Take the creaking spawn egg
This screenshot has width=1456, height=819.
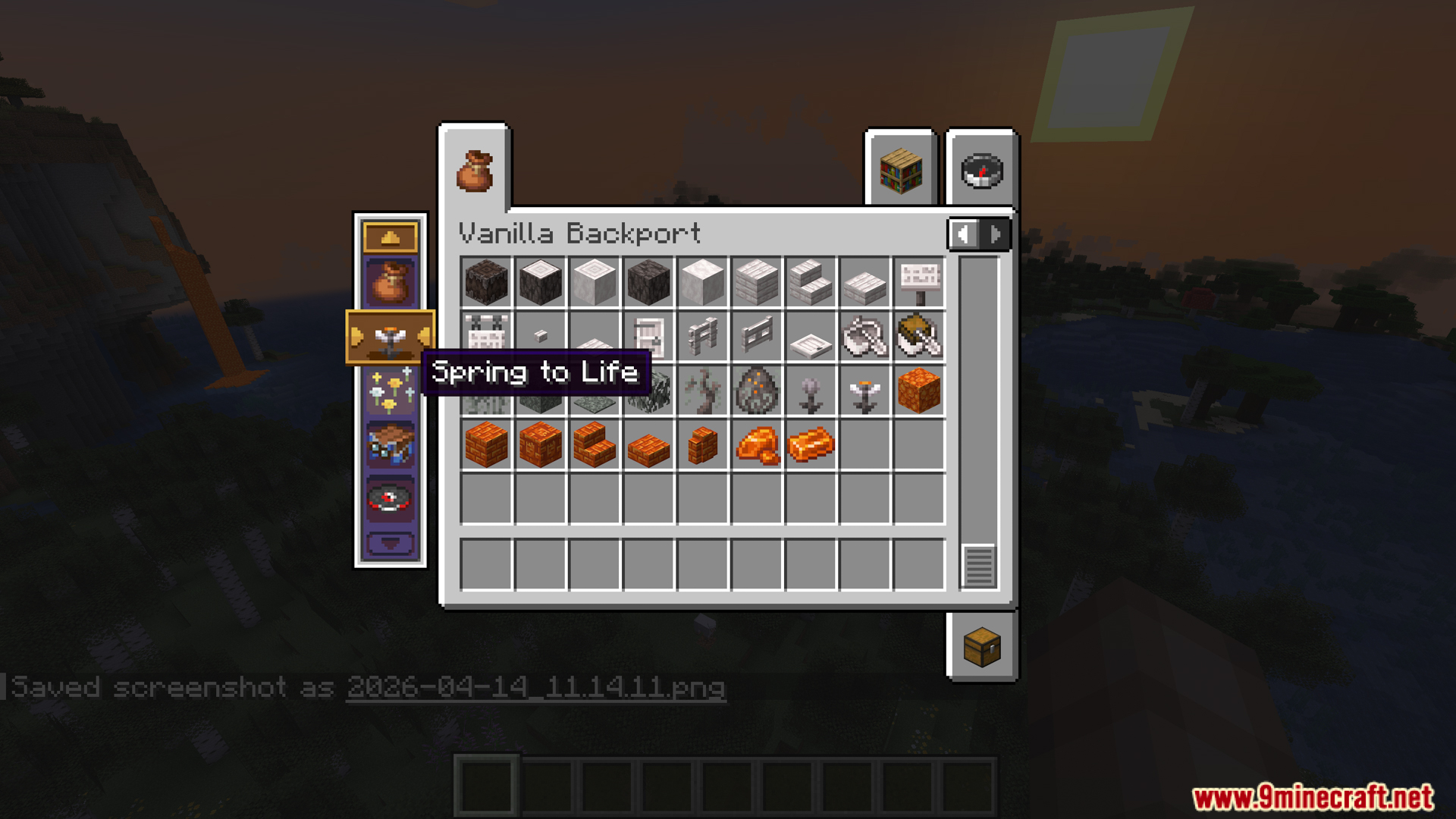tap(756, 390)
